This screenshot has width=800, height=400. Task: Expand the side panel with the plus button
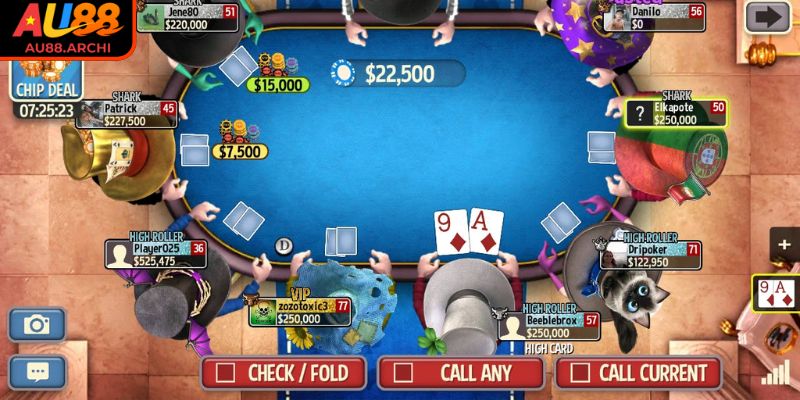[x=783, y=245]
